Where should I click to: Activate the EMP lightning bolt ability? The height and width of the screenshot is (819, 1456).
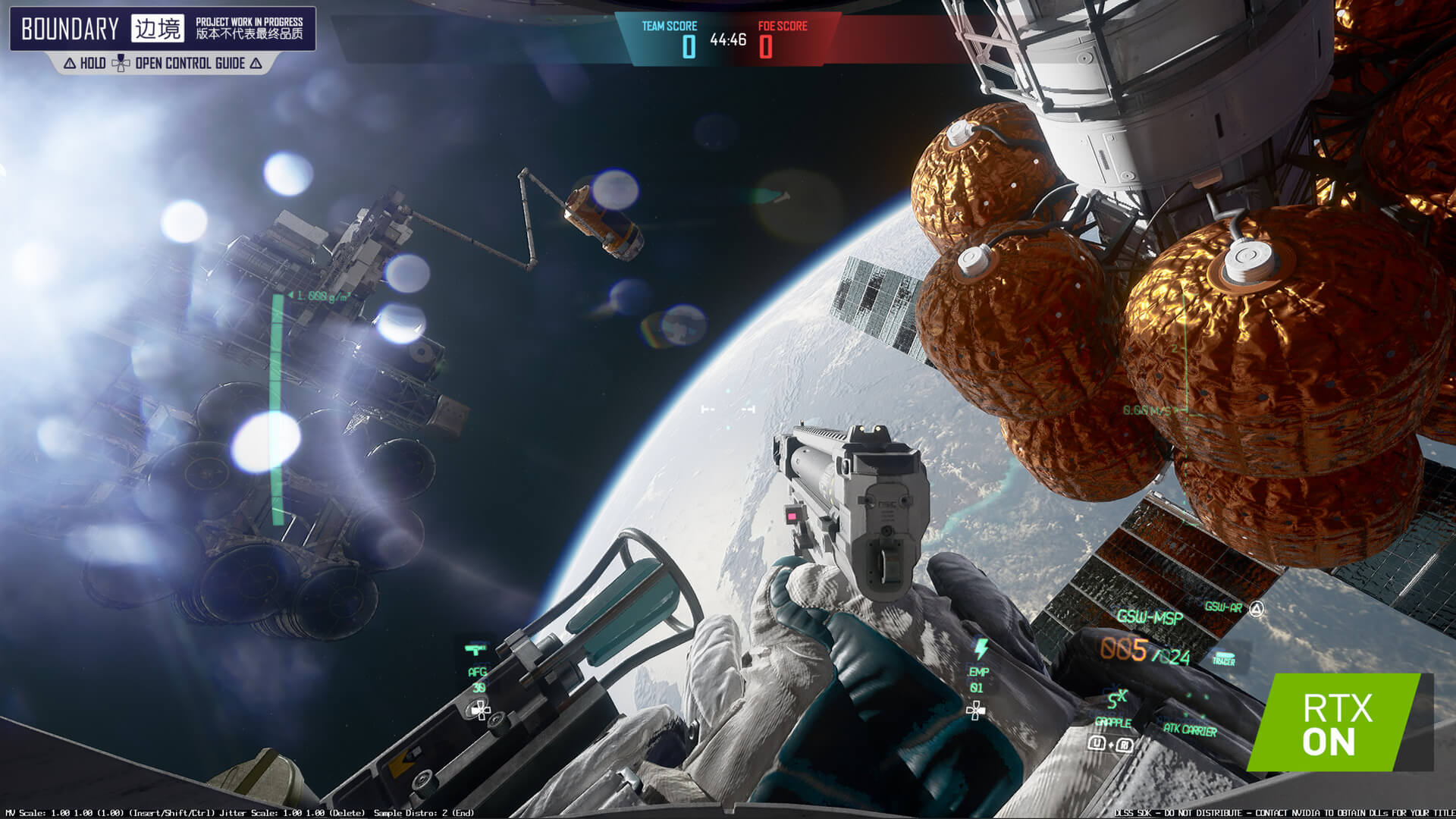coord(981,649)
